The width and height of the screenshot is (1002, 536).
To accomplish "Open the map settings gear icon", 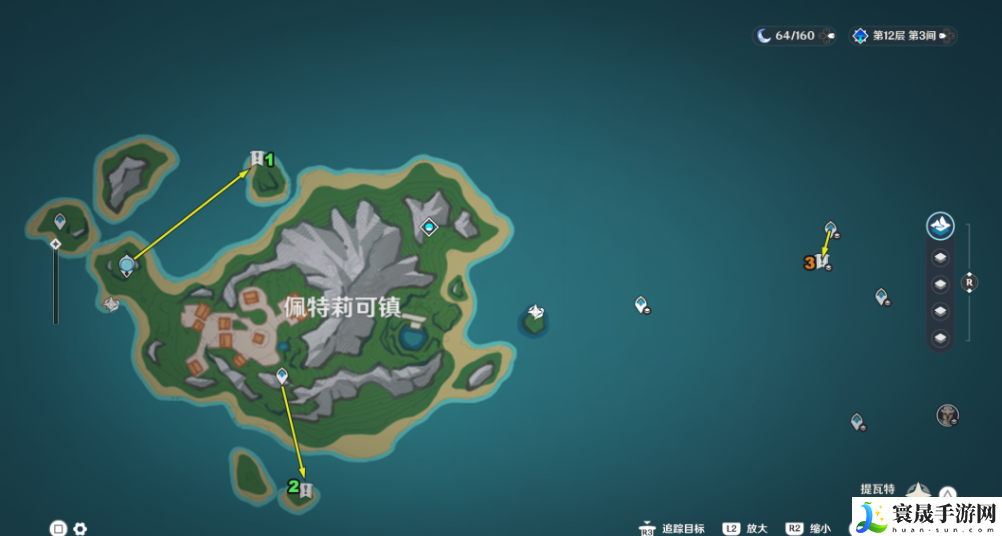I will click(x=80, y=528).
